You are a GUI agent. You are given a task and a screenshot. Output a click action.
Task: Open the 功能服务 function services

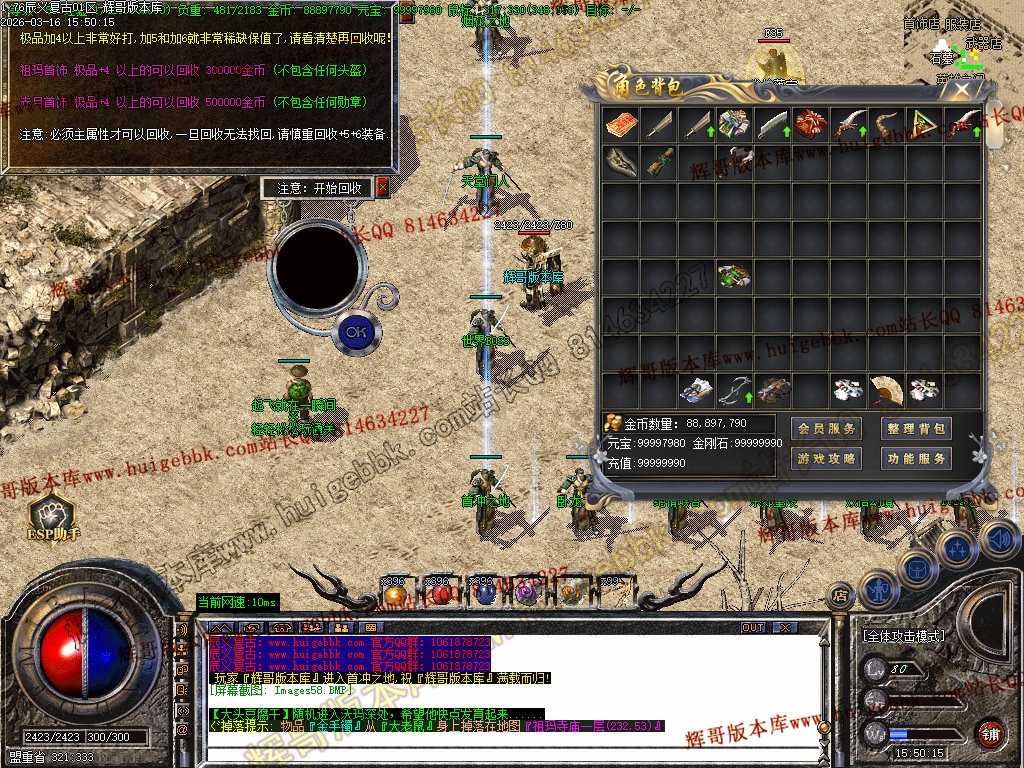(x=915, y=459)
